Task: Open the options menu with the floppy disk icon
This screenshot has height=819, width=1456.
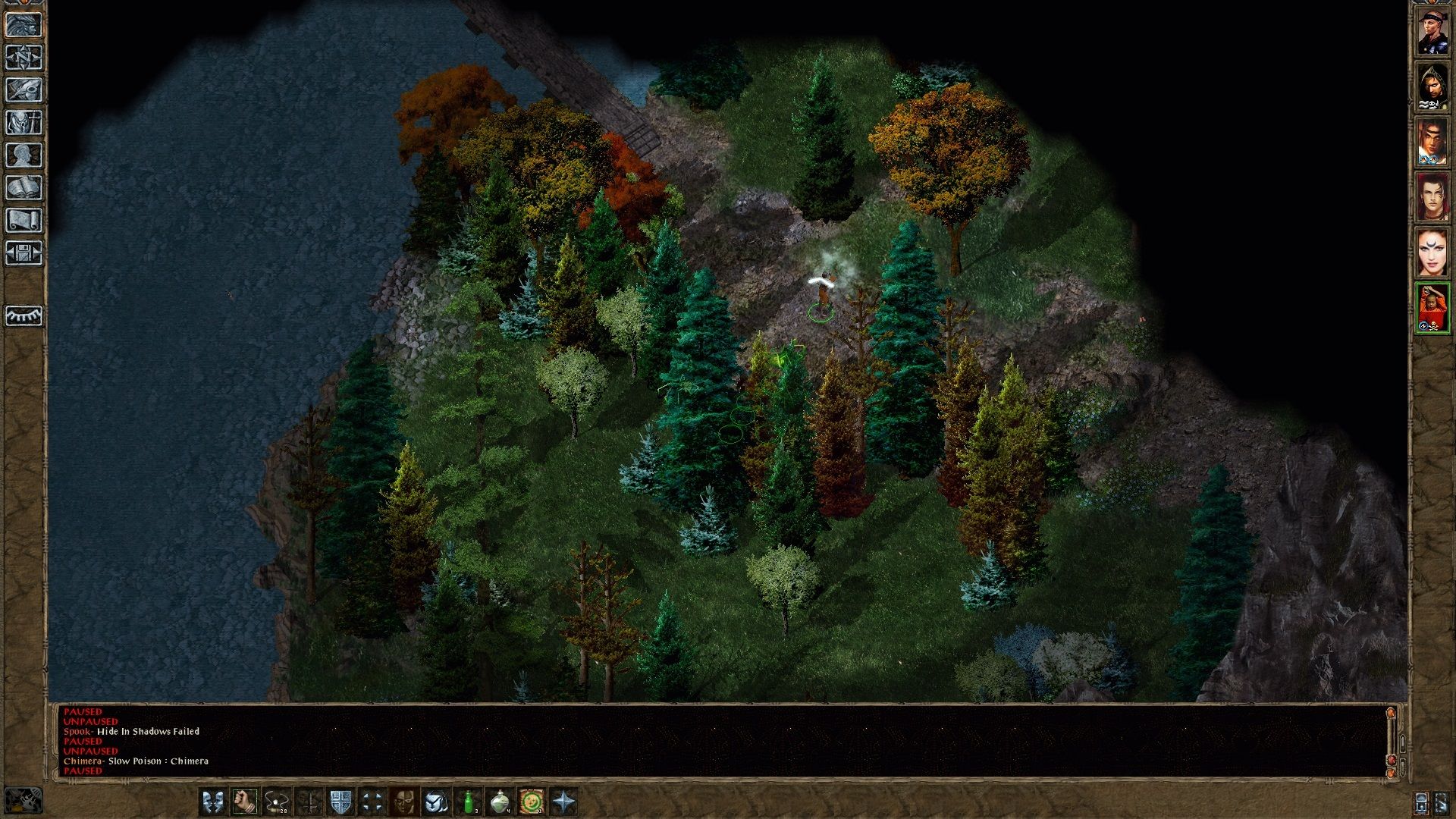Action: coord(24,253)
